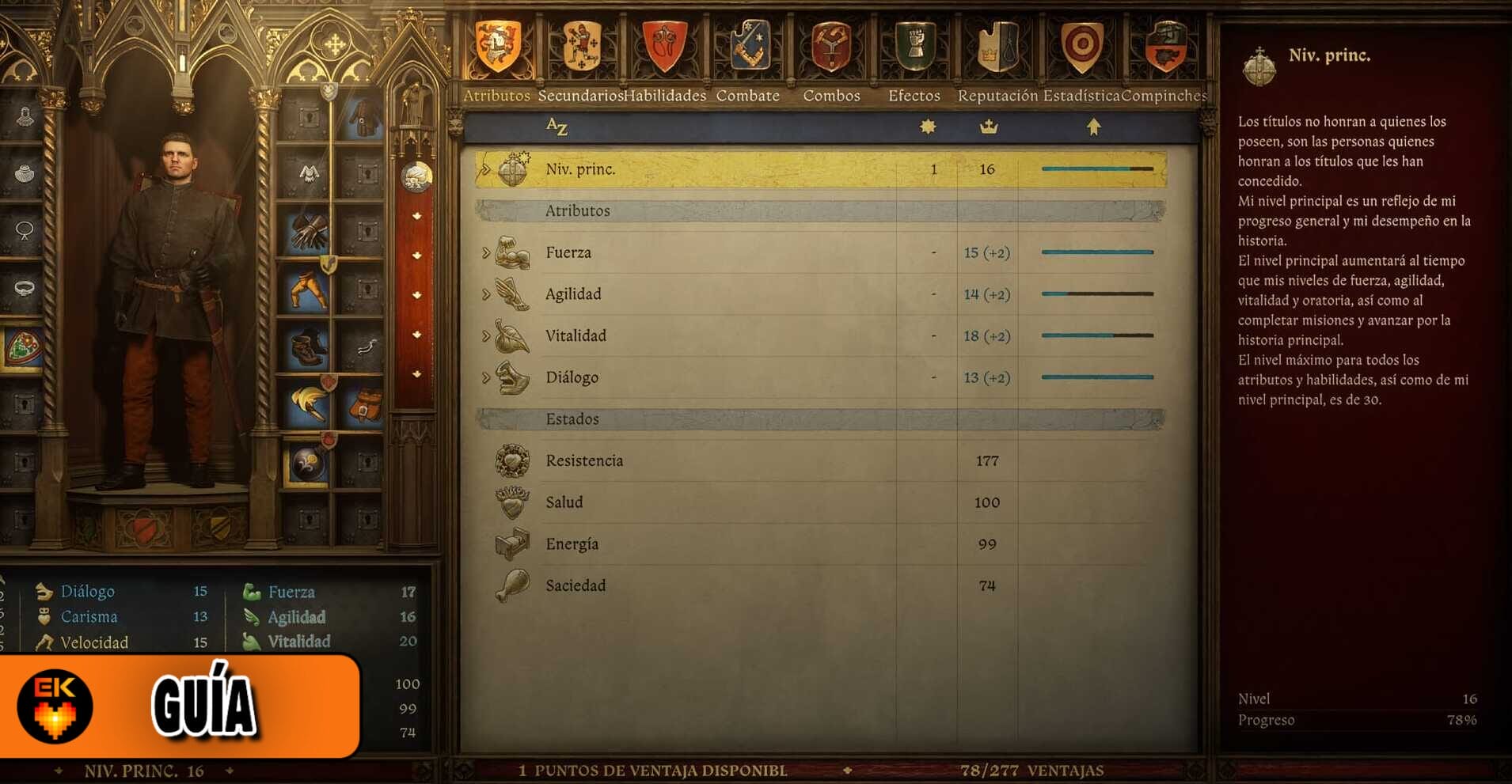
Task: Click the bed icon next to Energía
Action: (x=513, y=543)
